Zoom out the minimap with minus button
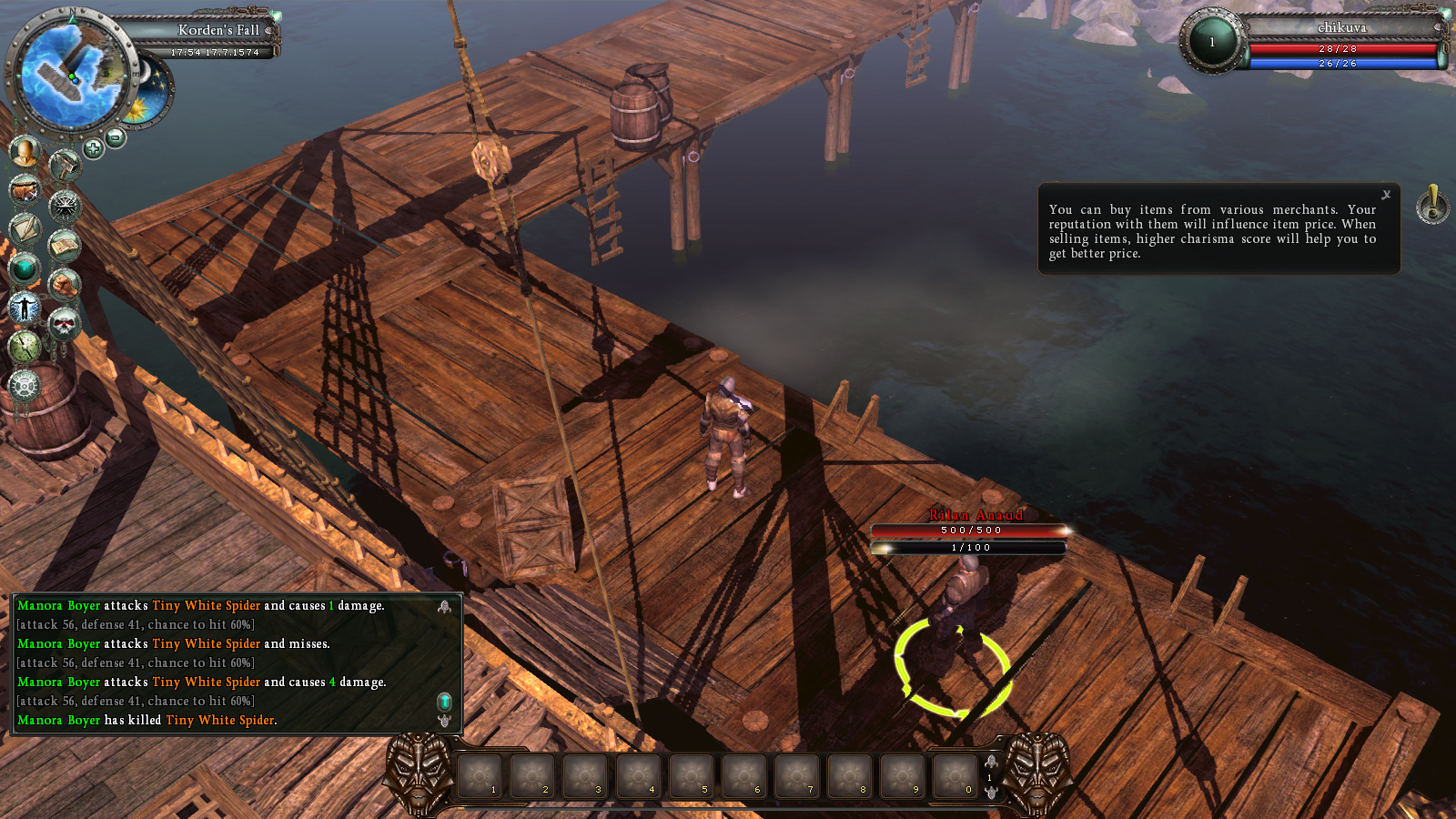 tap(116, 137)
